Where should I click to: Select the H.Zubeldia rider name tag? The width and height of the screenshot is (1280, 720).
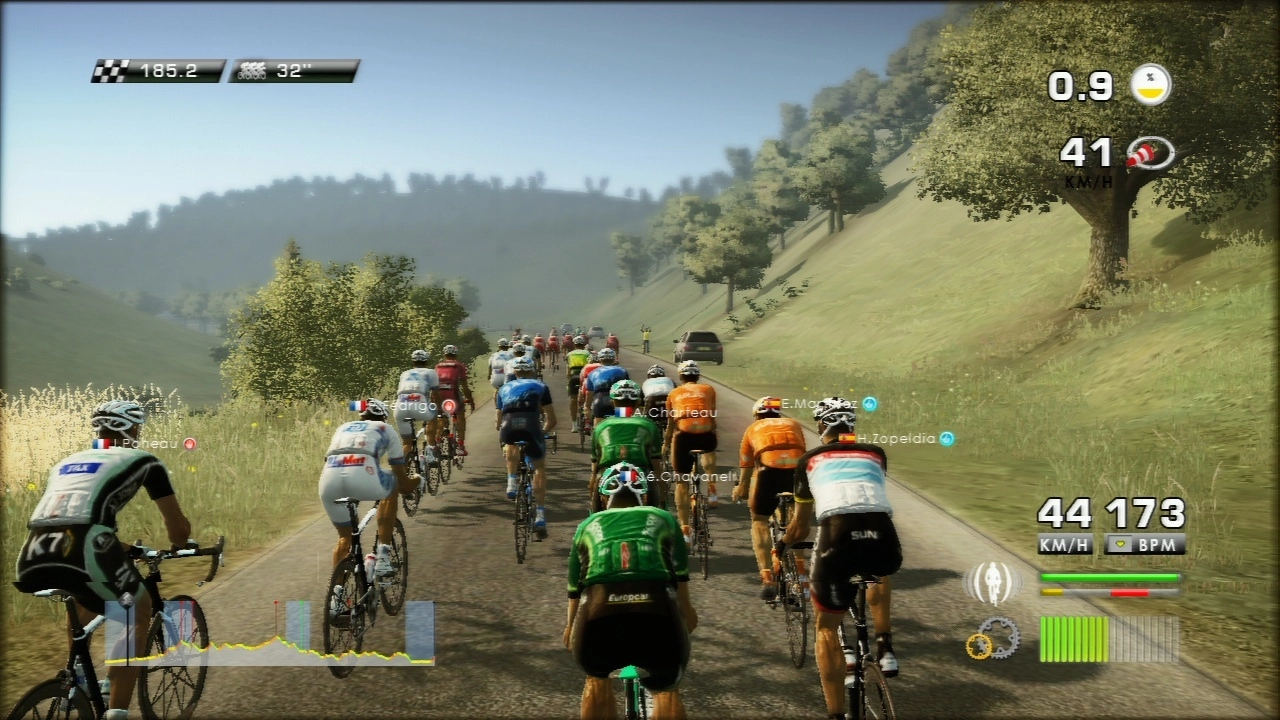[x=896, y=438]
